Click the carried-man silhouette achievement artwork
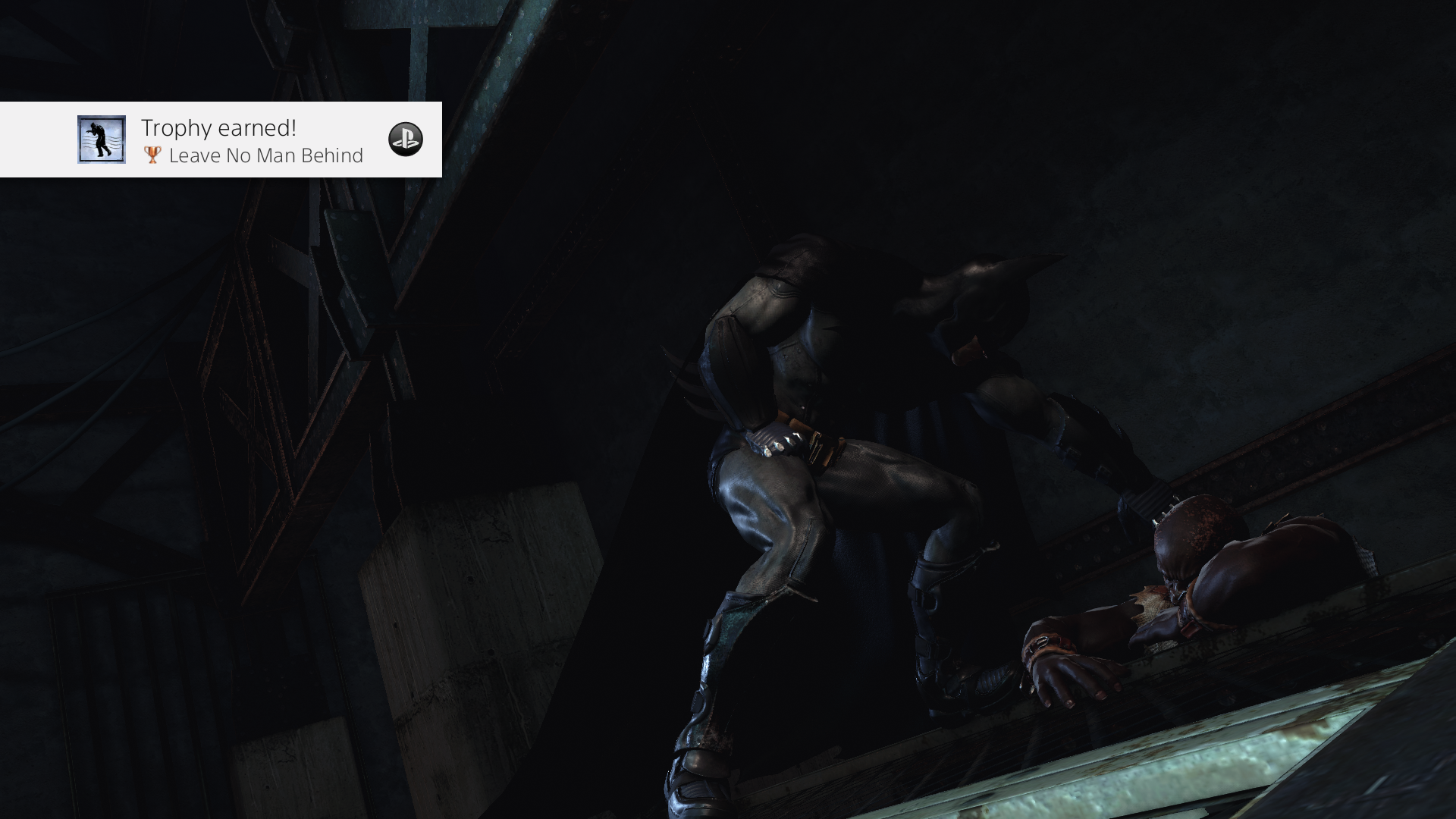1456x819 pixels. coord(101,140)
